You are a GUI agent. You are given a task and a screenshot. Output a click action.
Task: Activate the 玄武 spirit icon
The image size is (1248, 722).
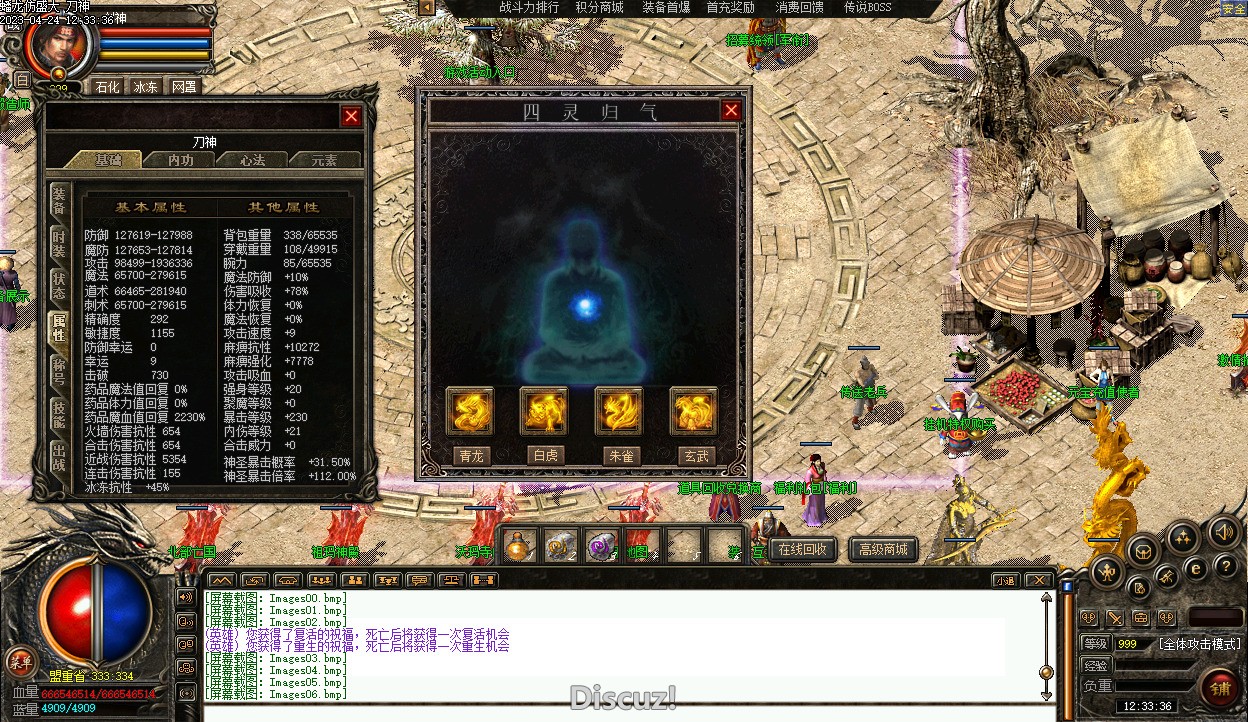[x=694, y=411]
